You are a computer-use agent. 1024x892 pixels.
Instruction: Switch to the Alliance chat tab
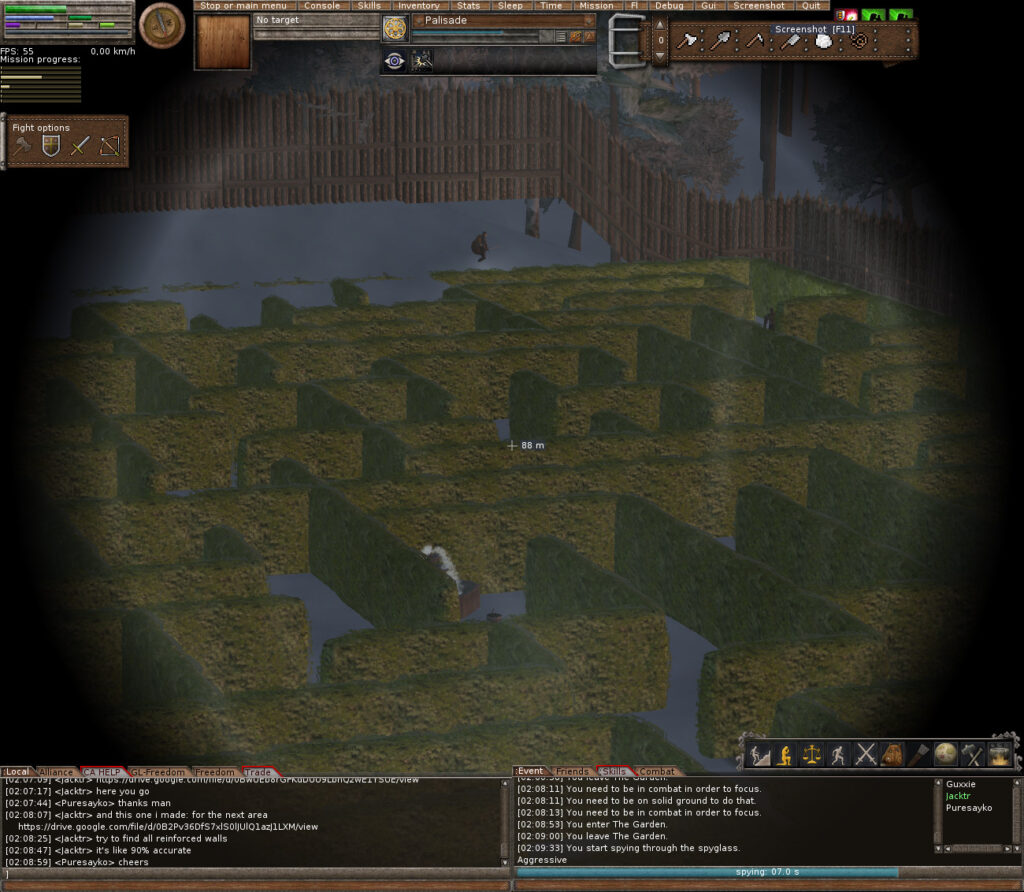[56, 772]
